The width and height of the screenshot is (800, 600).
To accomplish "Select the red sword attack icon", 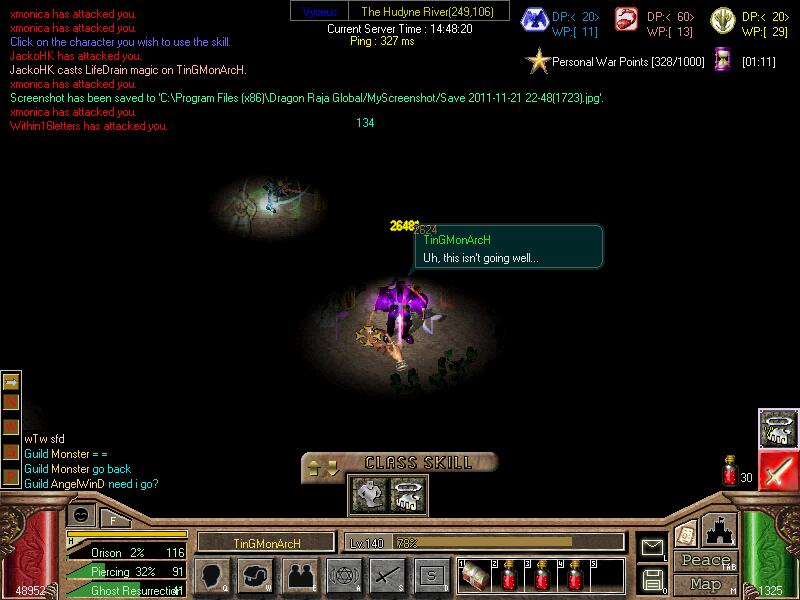I will (777, 470).
